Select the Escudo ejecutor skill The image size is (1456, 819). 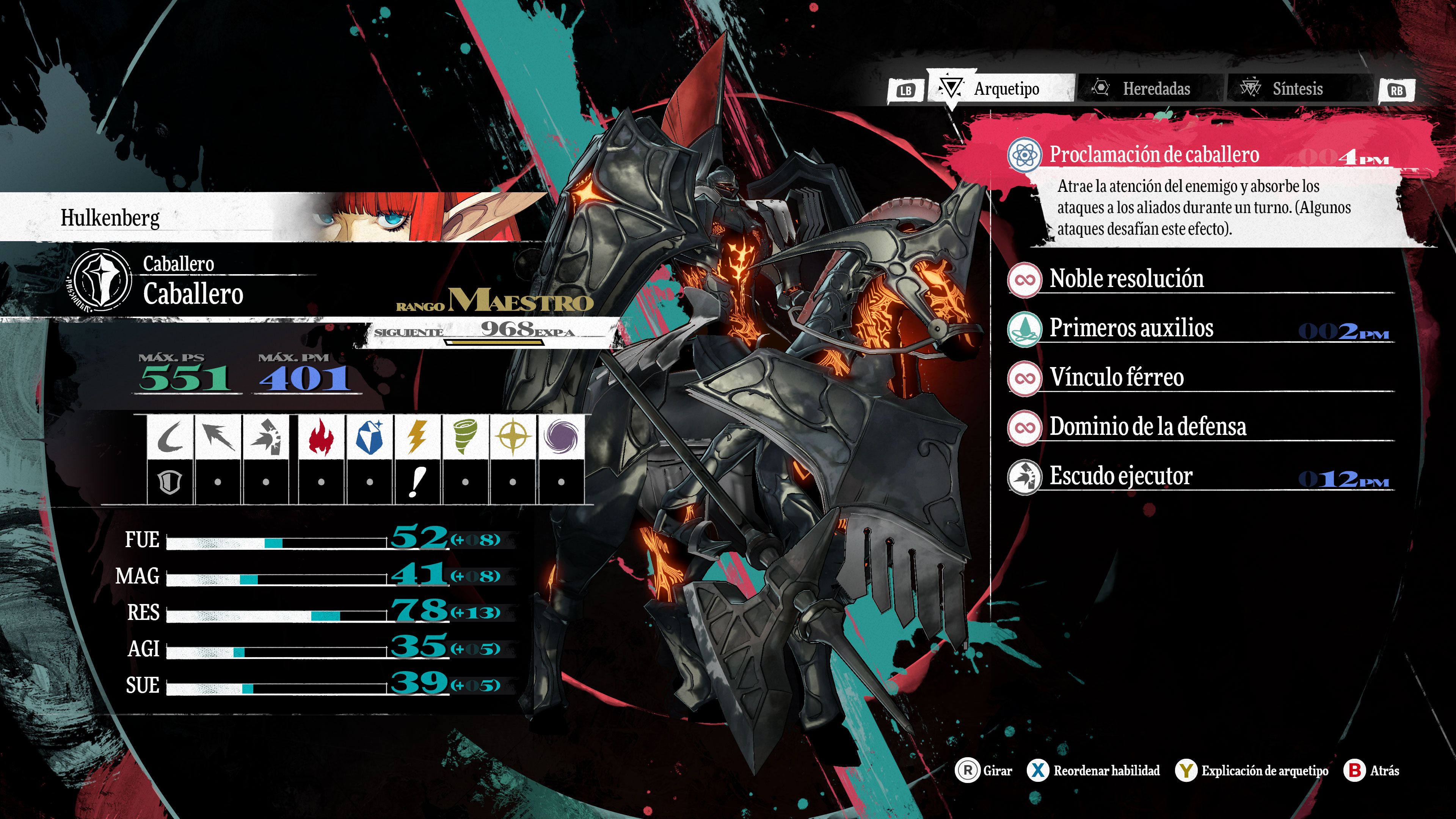pos(1120,477)
